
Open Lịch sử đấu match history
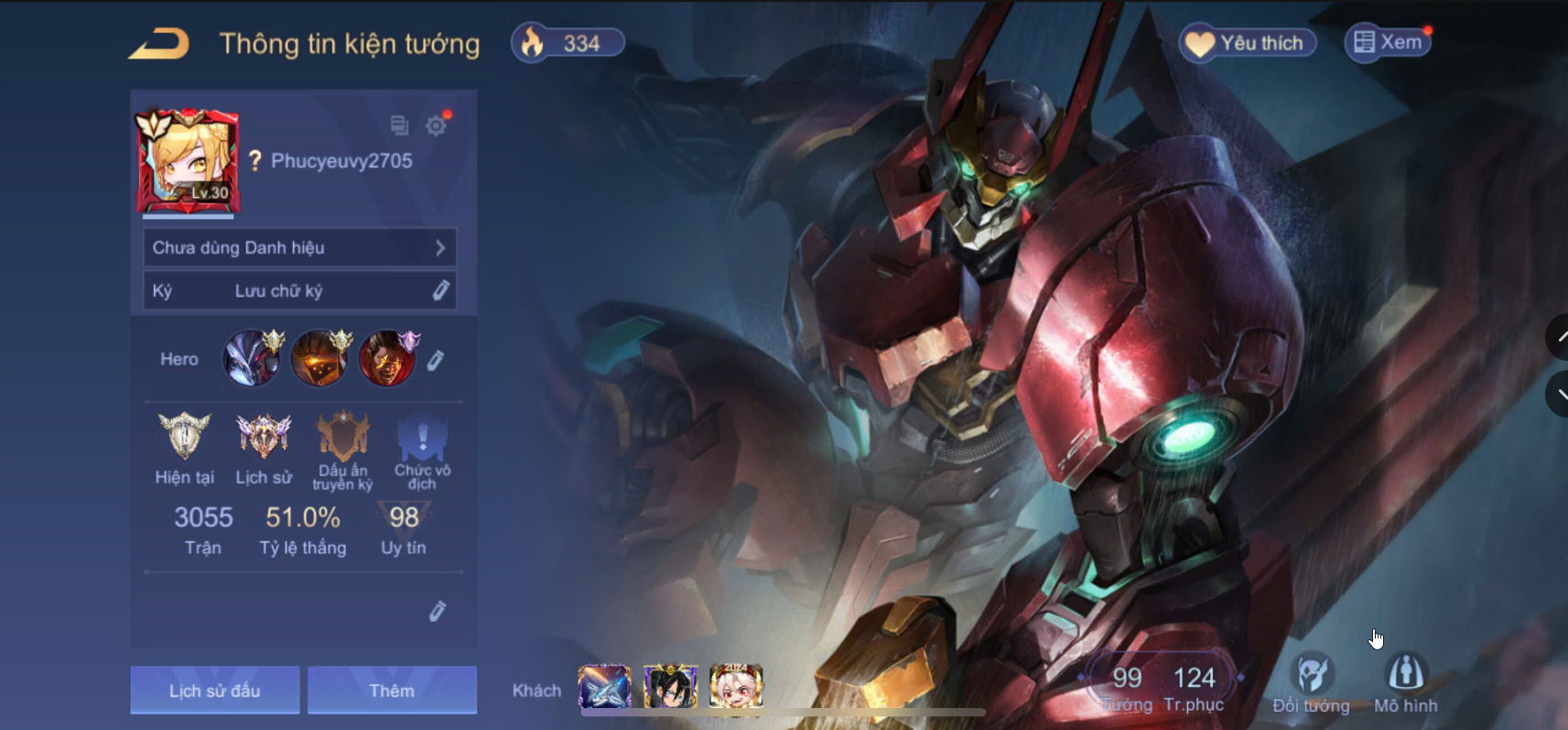pyautogui.click(x=215, y=690)
